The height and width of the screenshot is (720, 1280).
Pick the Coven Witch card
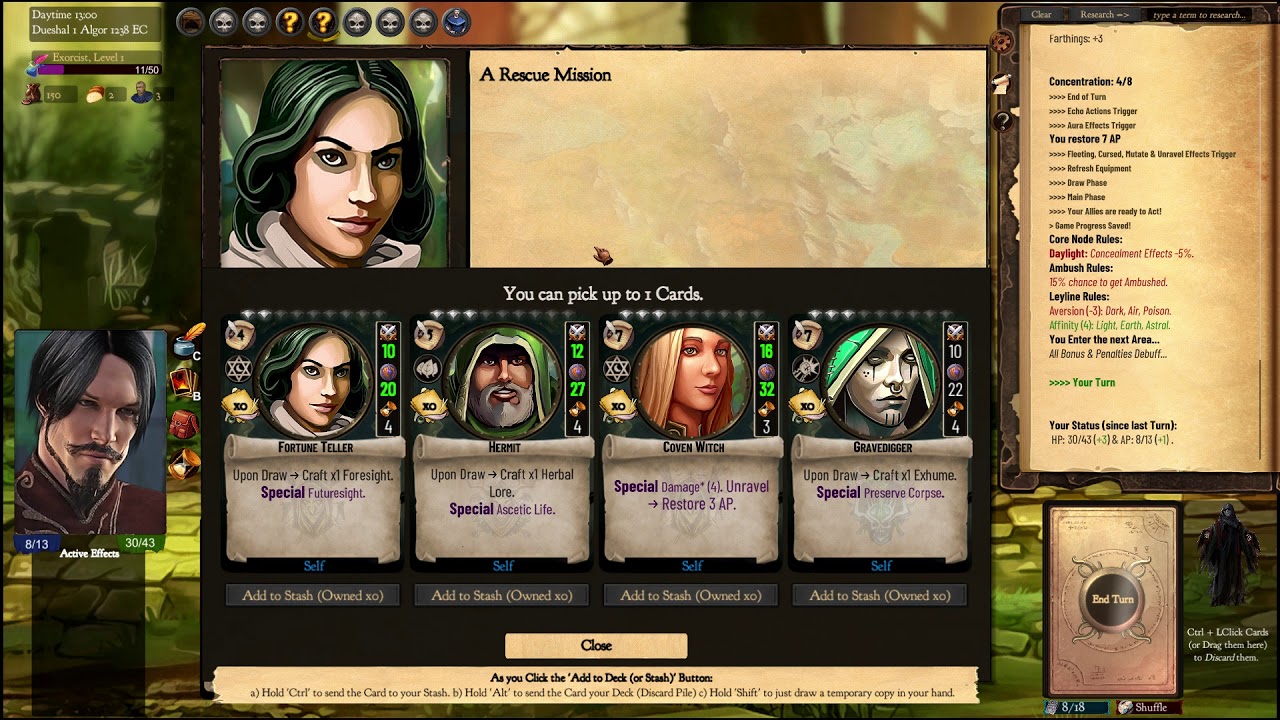coord(692,440)
